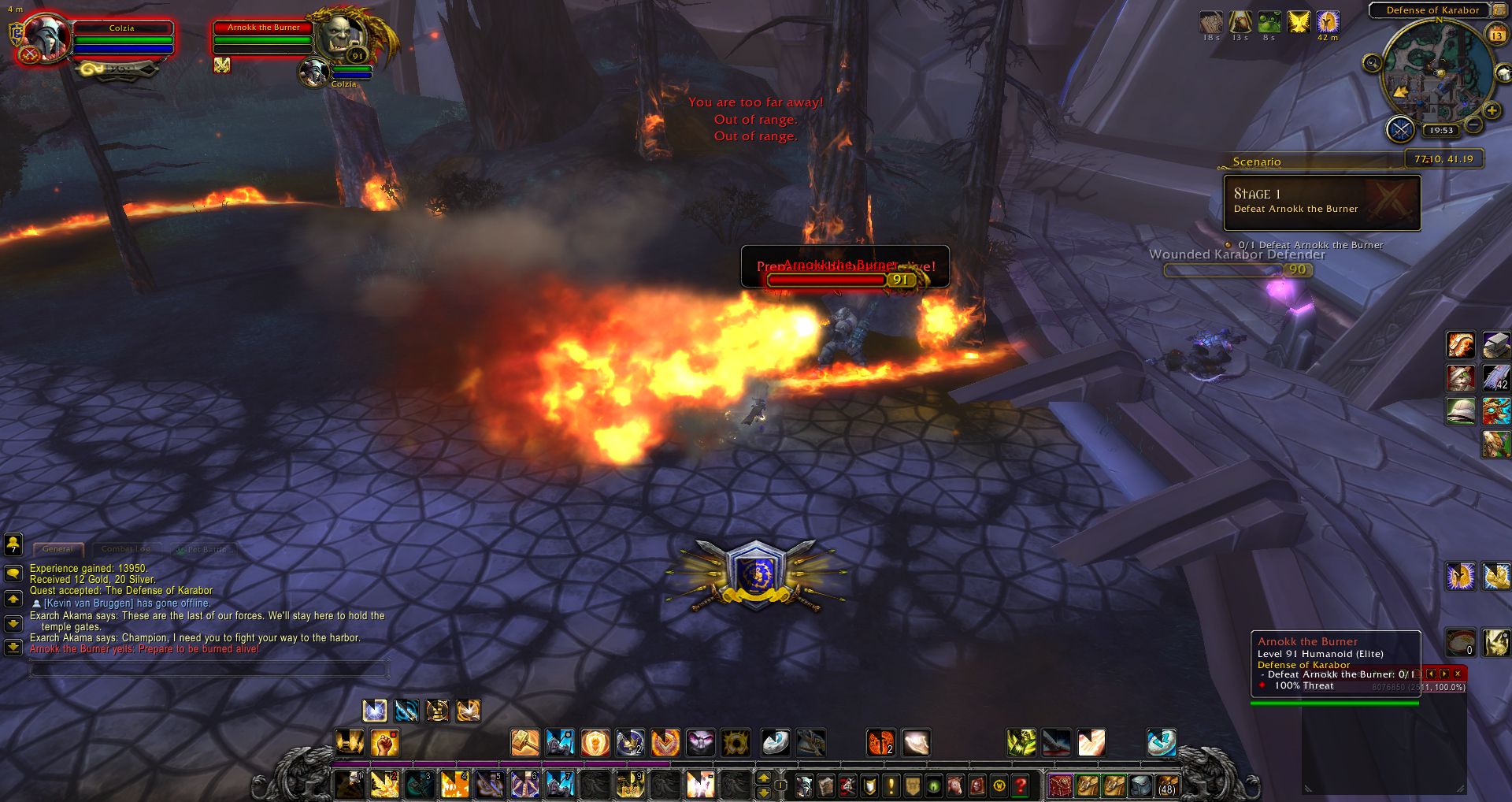Click the minimap tracking magnifier button
The height and width of the screenshot is (802, 1512).
coord(1373,63)
